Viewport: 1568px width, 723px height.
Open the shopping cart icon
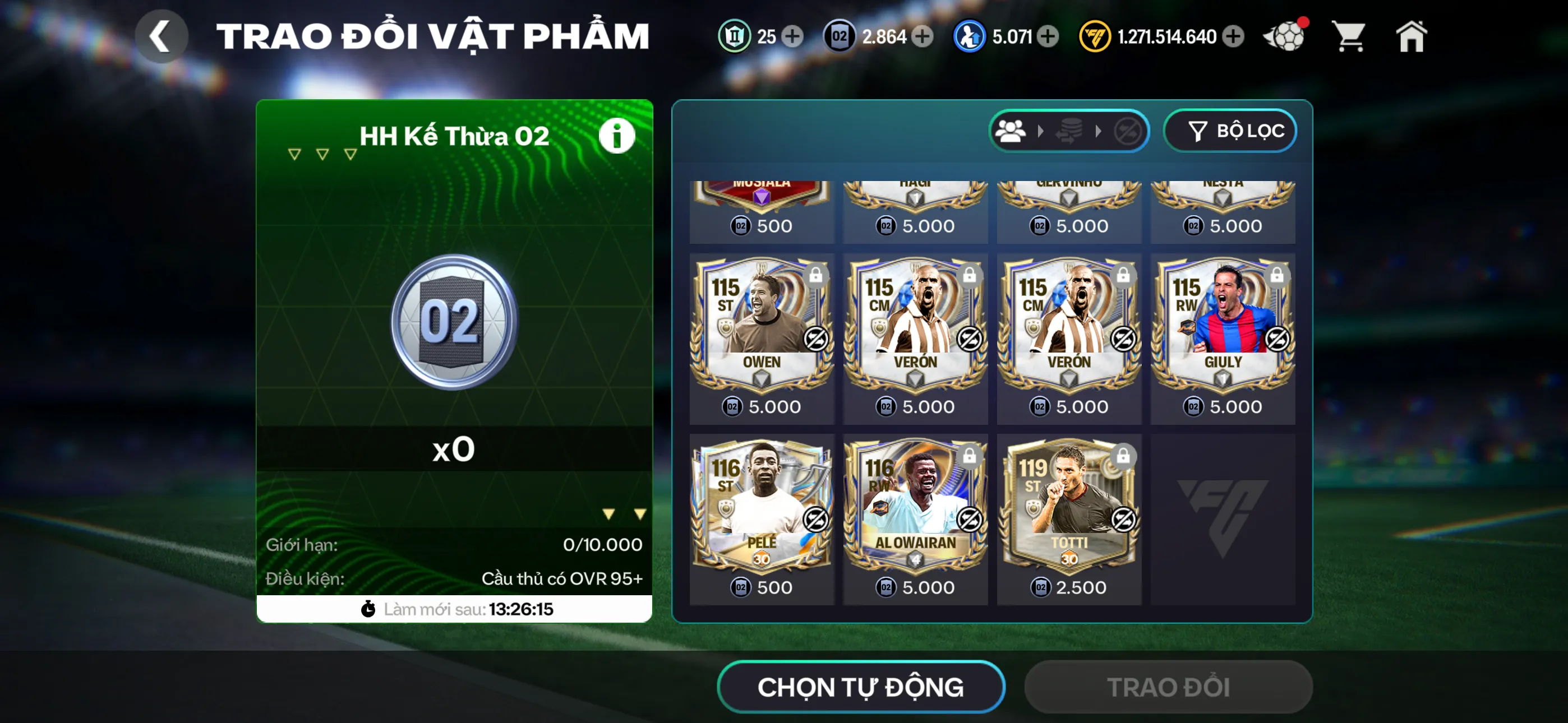[x=1349, y=36]
